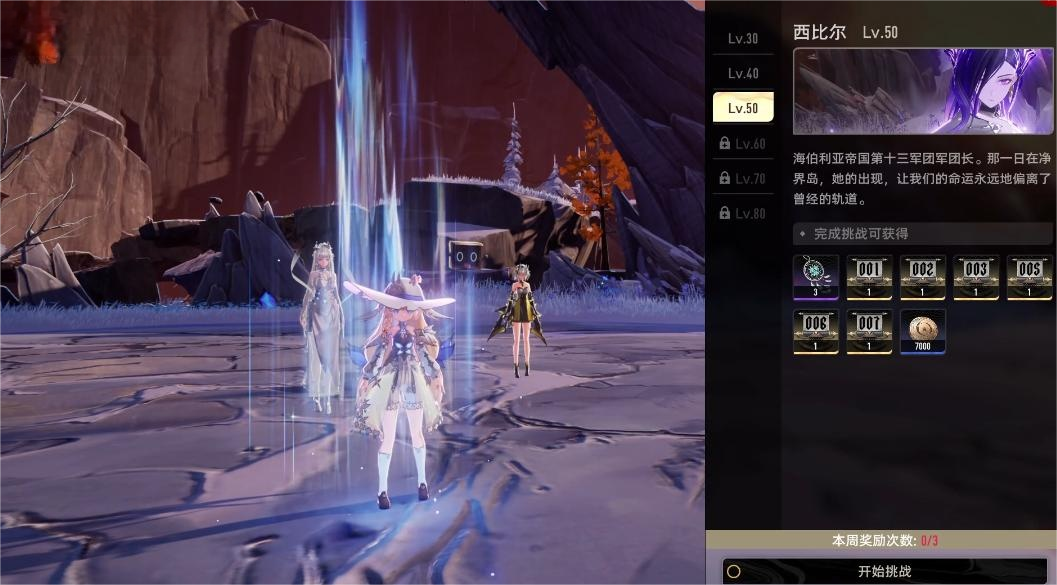
Task: View the 003 reward item
Action: coord(976,277)
